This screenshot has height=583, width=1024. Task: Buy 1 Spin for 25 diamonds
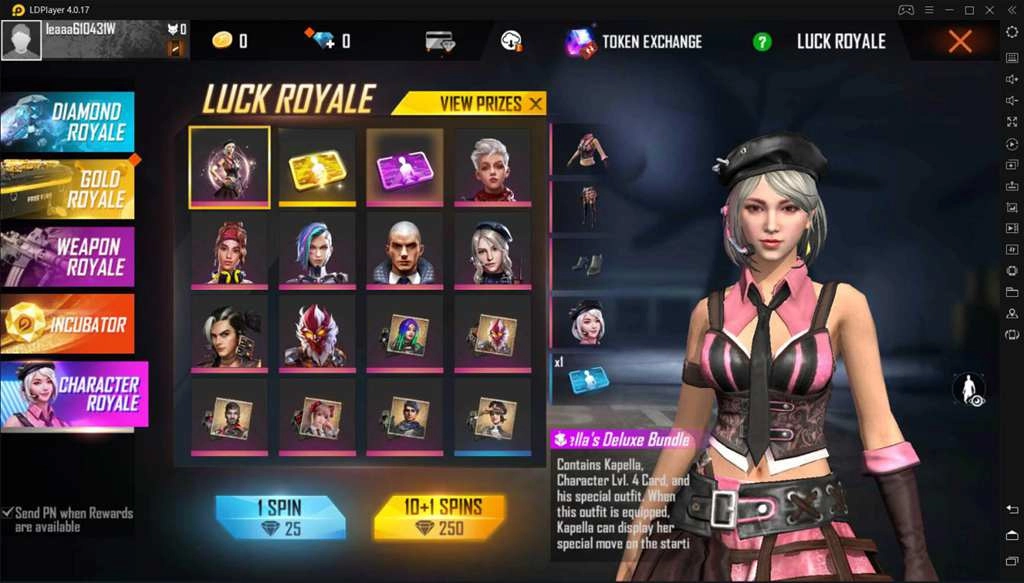pyautogui.click(x=280, y=517)
